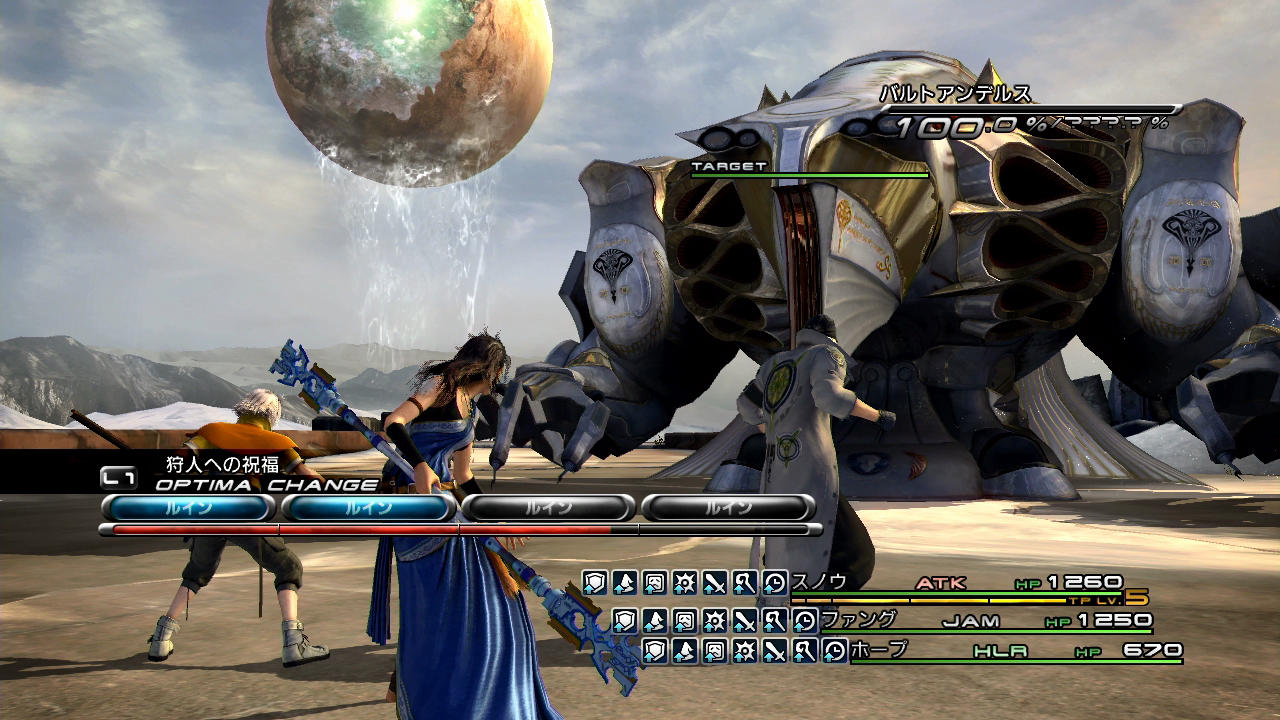
Task: Select the バルトアンデルス enemy target label
Action: (x=955, y=95)
